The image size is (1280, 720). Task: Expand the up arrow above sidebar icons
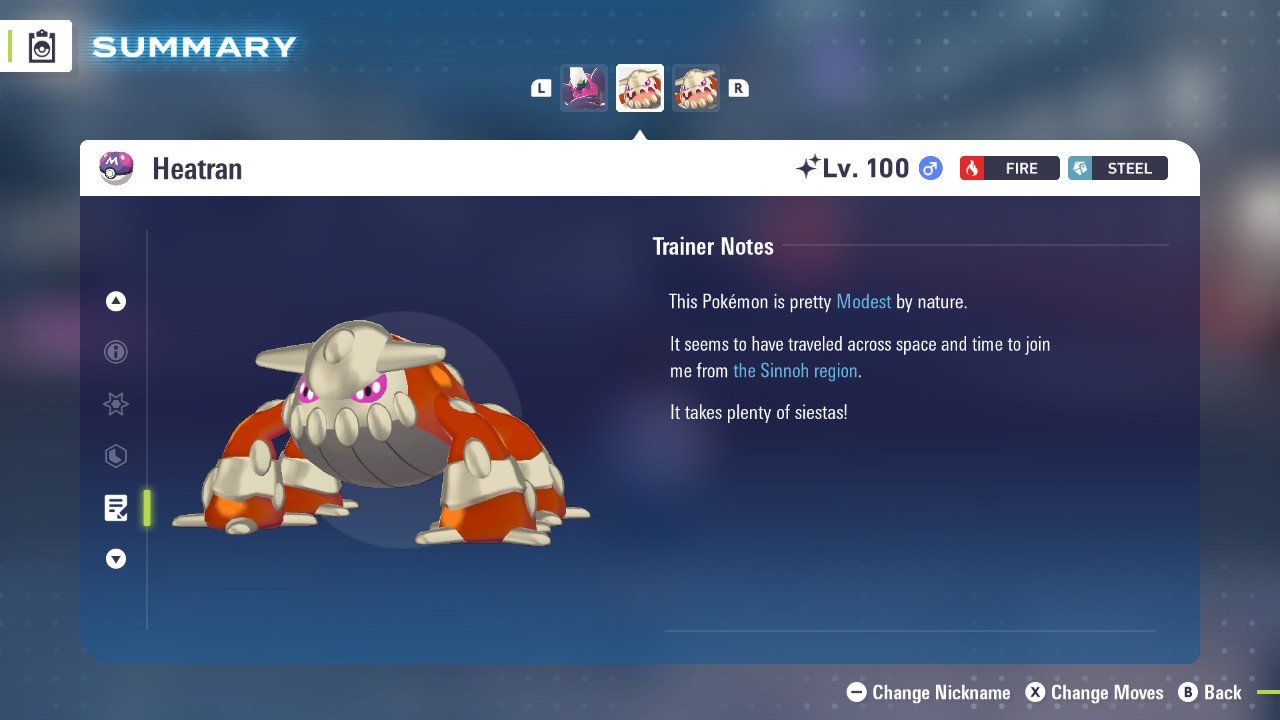click(x=115, y=300)
